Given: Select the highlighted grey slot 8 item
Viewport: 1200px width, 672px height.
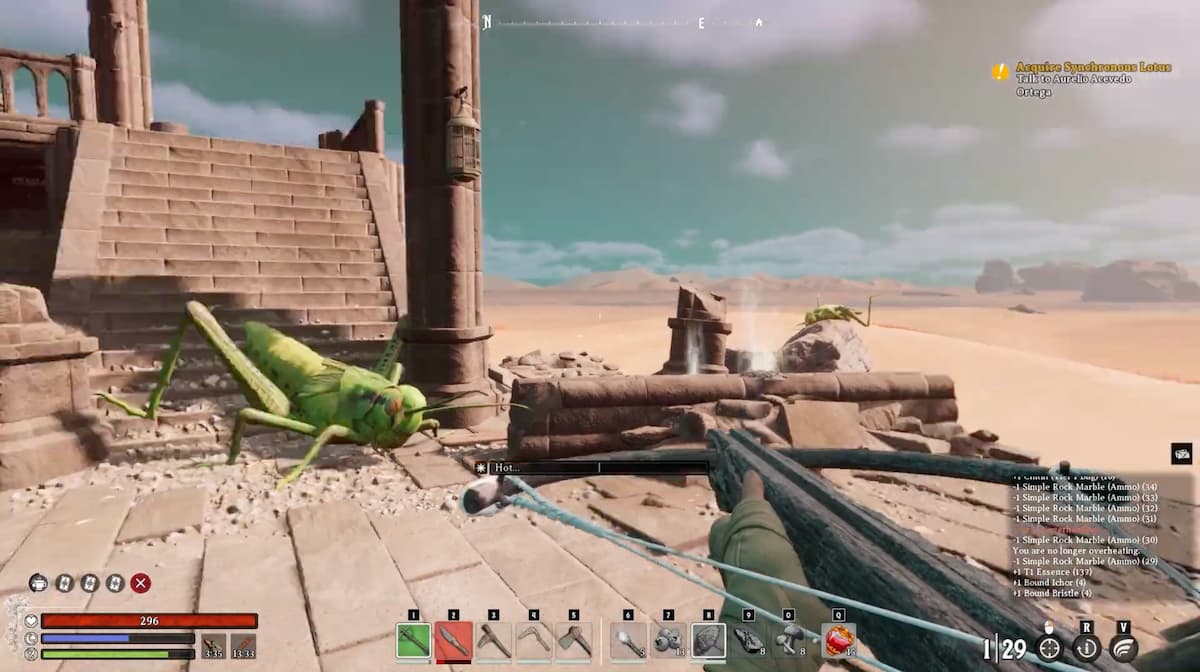Looking at the screenshot, I should pos(708,640).
